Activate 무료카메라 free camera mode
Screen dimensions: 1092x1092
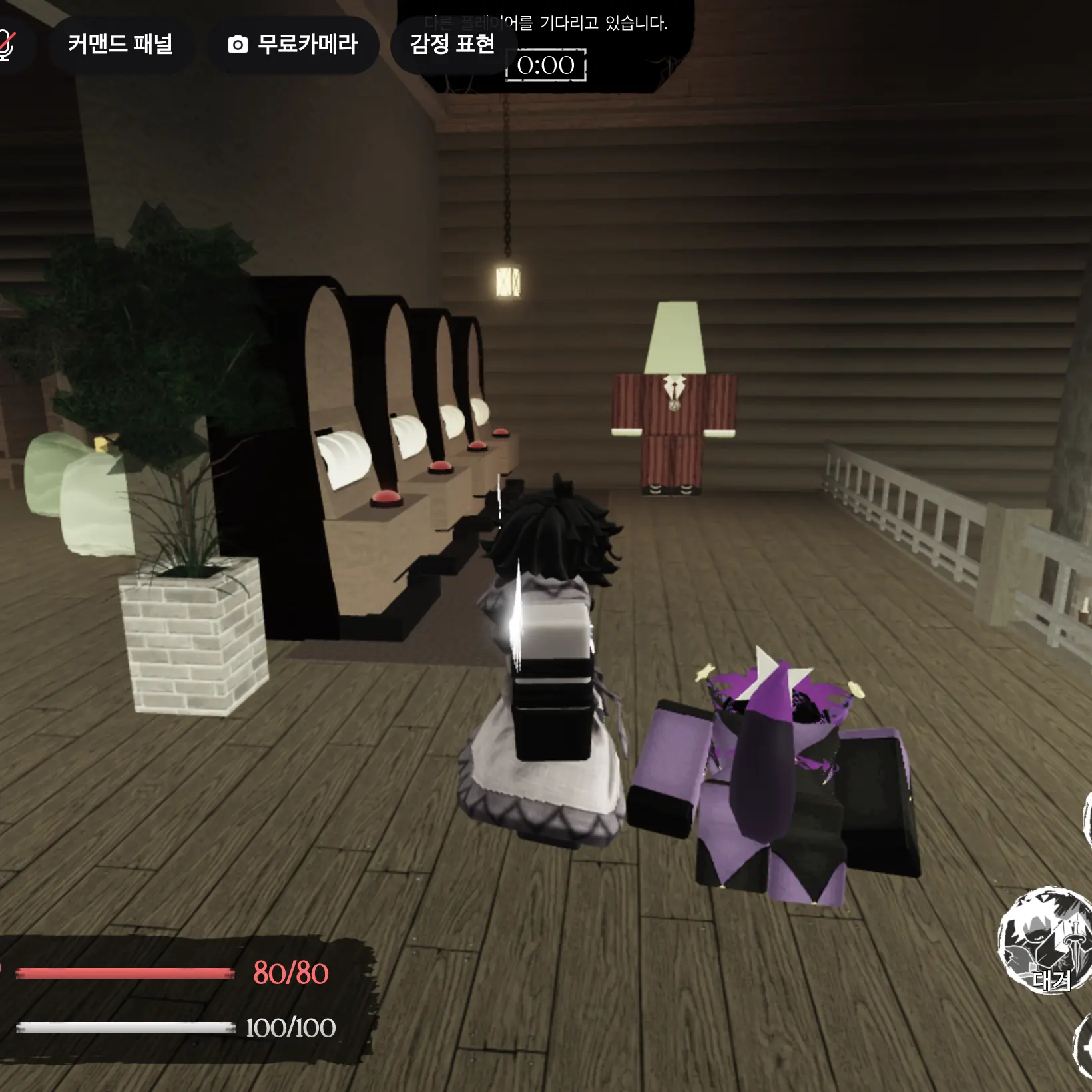point(293,44)
